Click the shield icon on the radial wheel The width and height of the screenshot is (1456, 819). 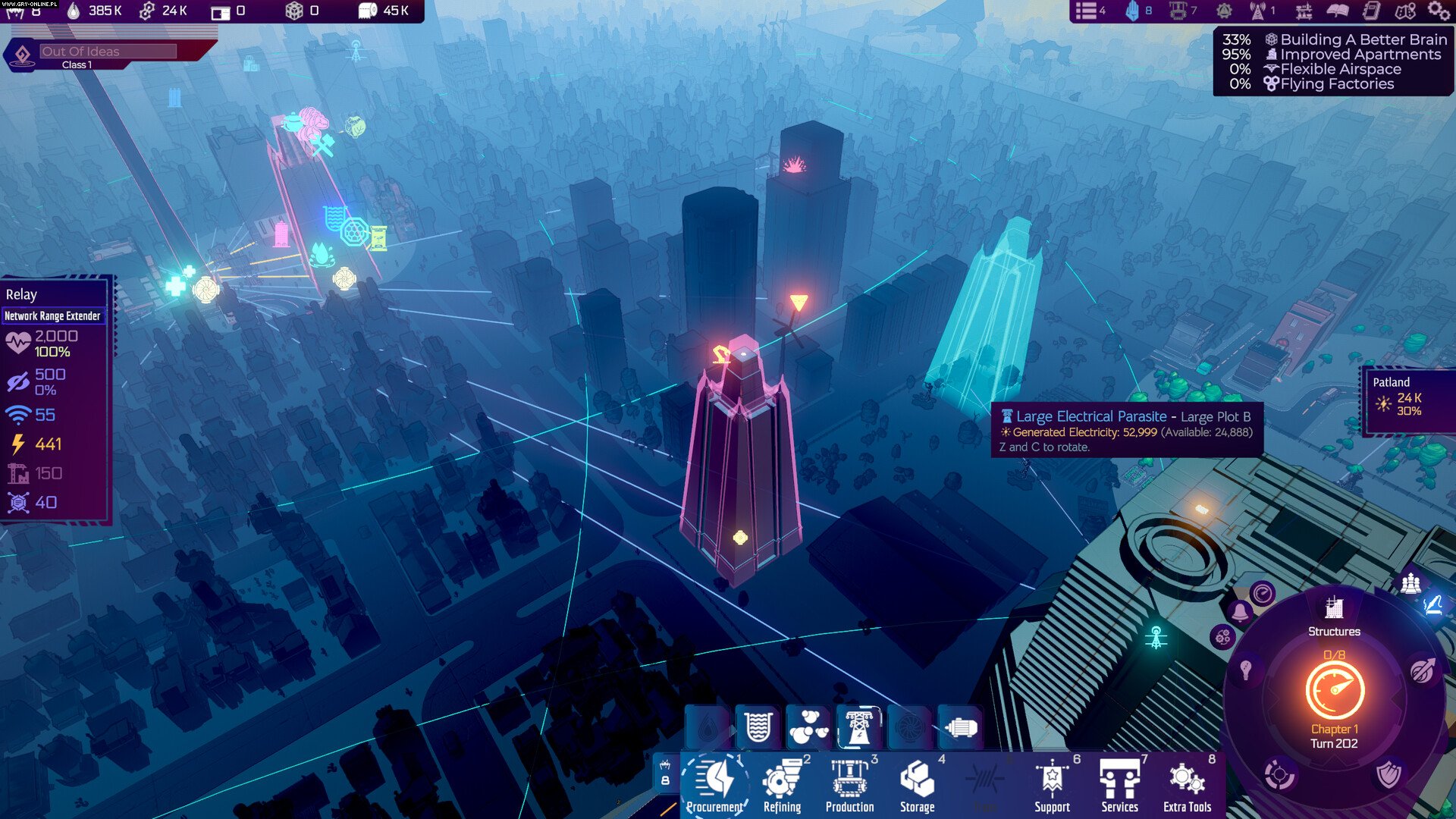[x=1389, y=775]
